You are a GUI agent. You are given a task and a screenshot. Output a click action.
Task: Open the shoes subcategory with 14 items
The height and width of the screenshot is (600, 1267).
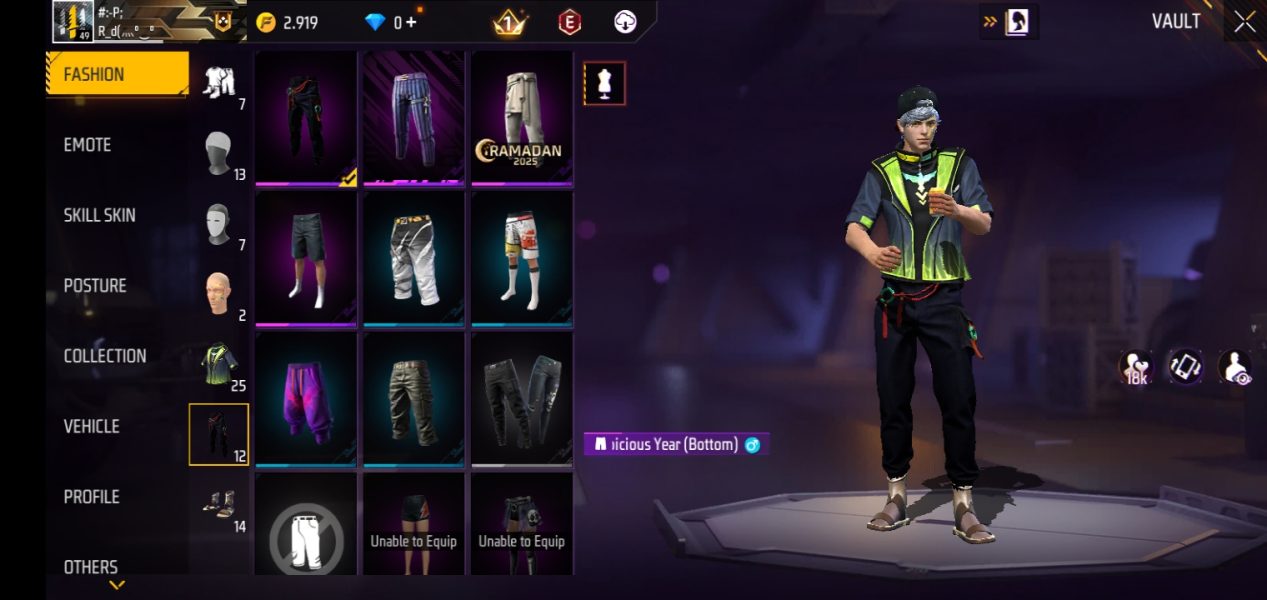click(219, 505)
